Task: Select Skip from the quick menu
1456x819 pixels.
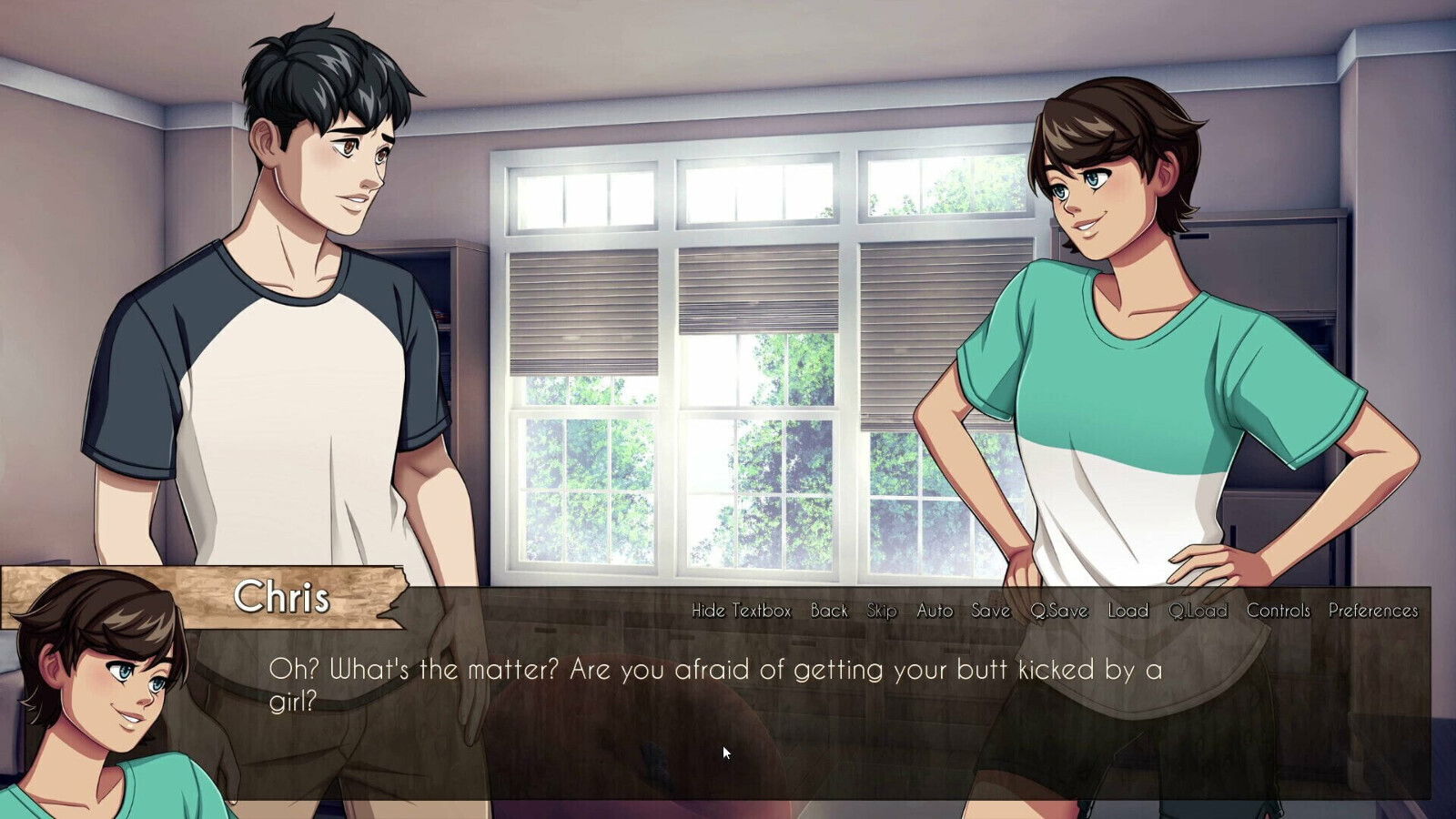Action: [x=881, y=612]
